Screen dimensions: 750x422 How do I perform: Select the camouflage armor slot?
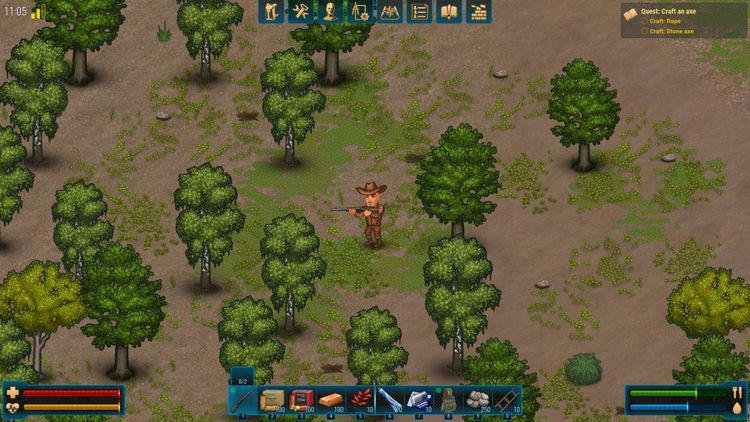pos(448,400)
